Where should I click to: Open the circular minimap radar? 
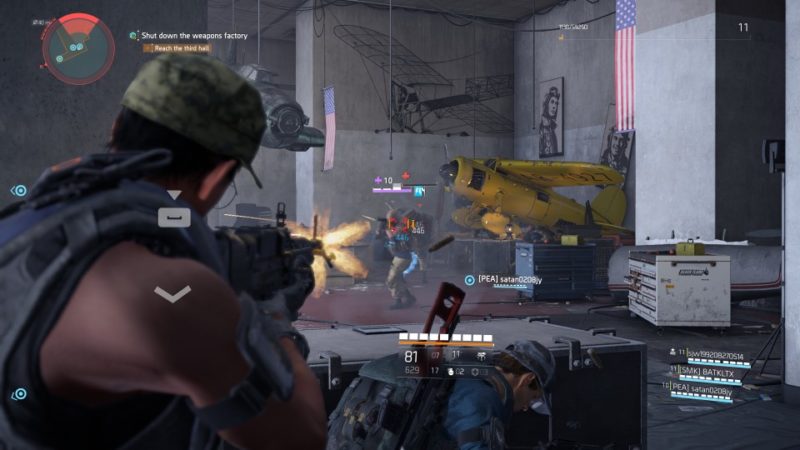[72, 46]
